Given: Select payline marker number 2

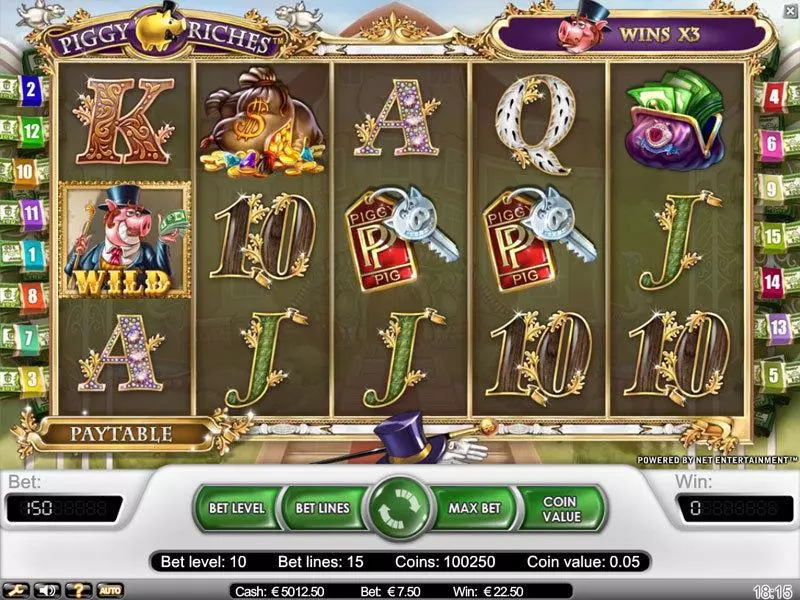Looking at the screenshot, I should coord(32,89).
